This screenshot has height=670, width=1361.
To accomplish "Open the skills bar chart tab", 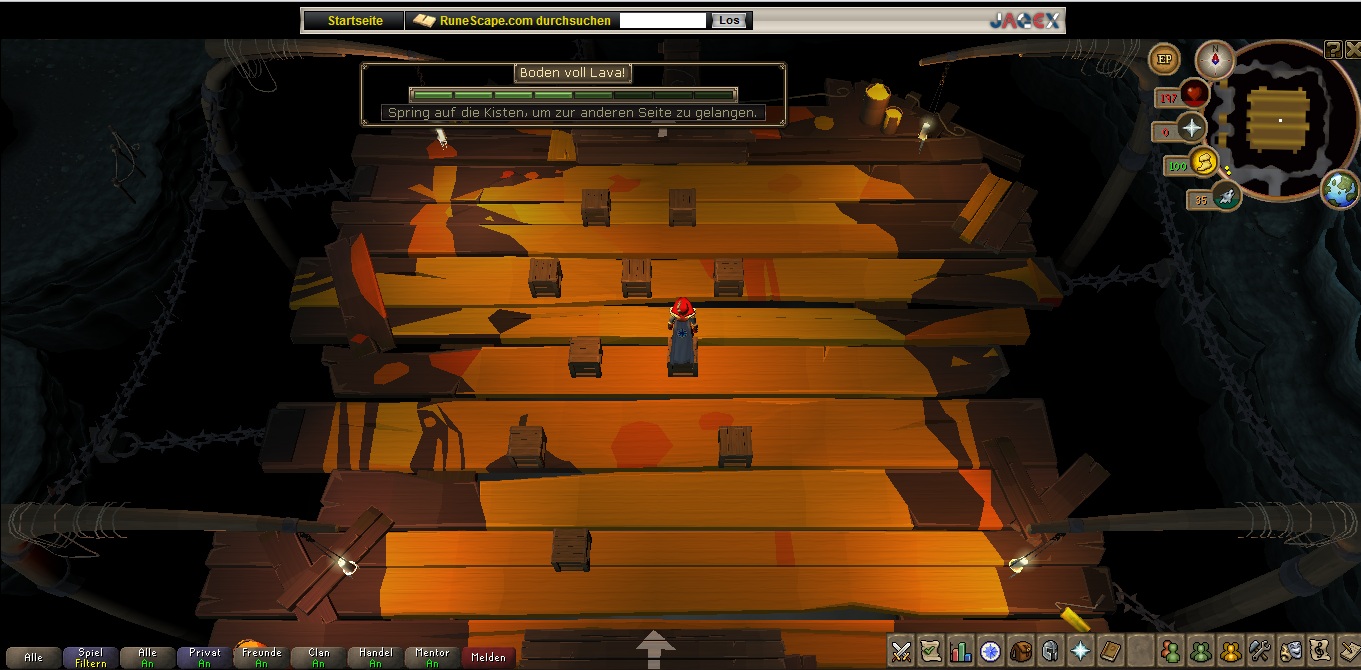I will coord(961,651).
